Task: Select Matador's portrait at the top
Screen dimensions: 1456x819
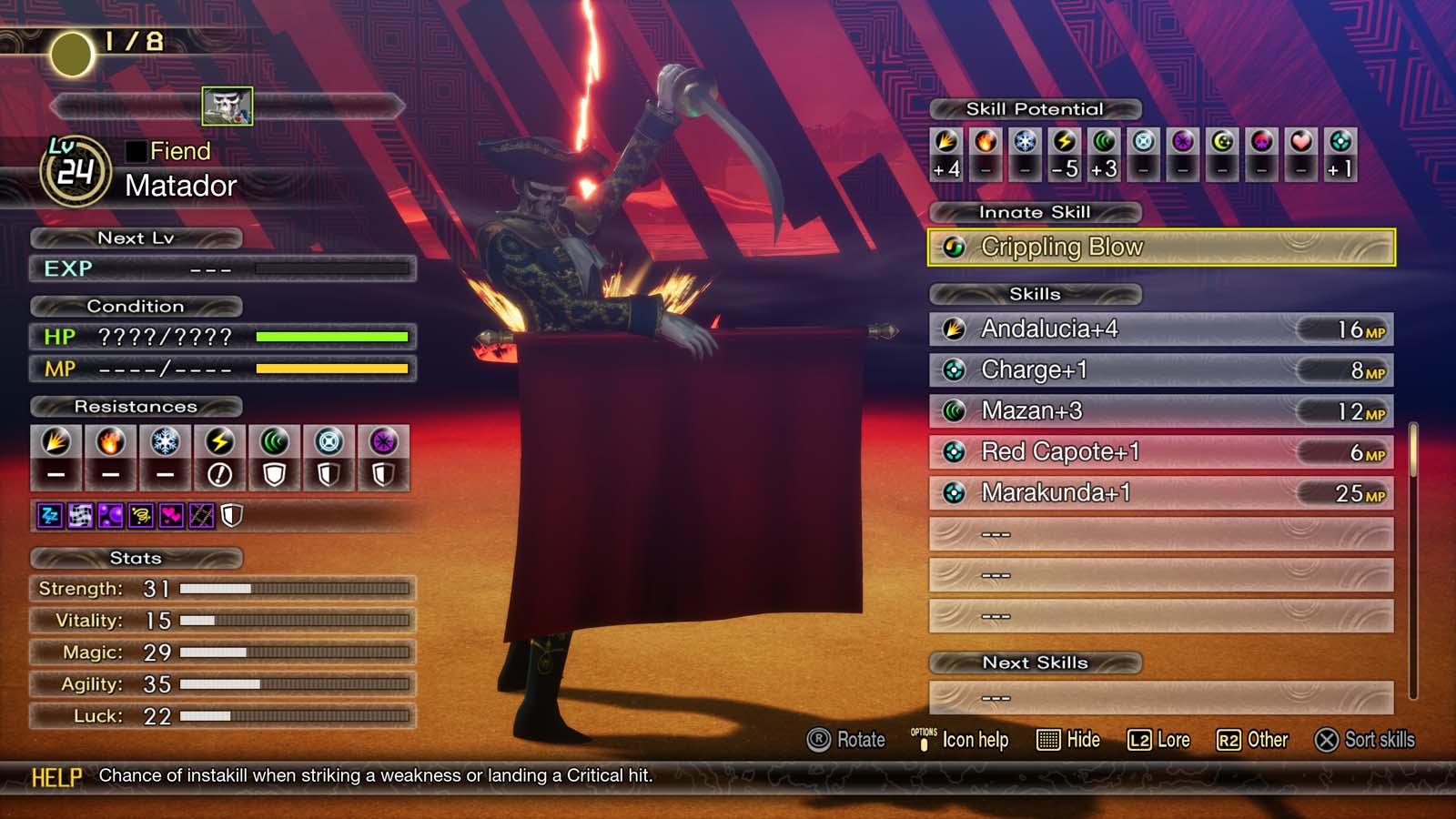Action: 228,106
